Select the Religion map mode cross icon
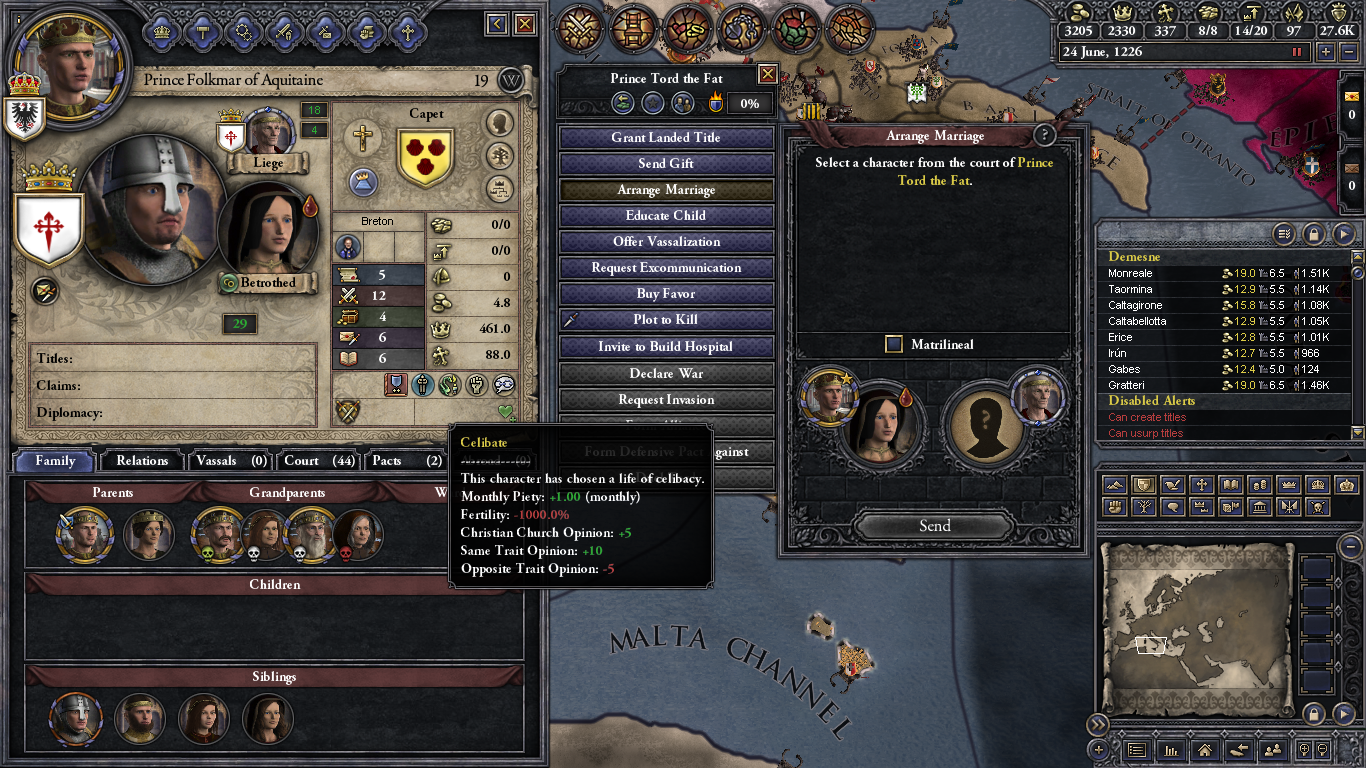This screenshot has height=768, width=1366. (x=1202, y=485)
